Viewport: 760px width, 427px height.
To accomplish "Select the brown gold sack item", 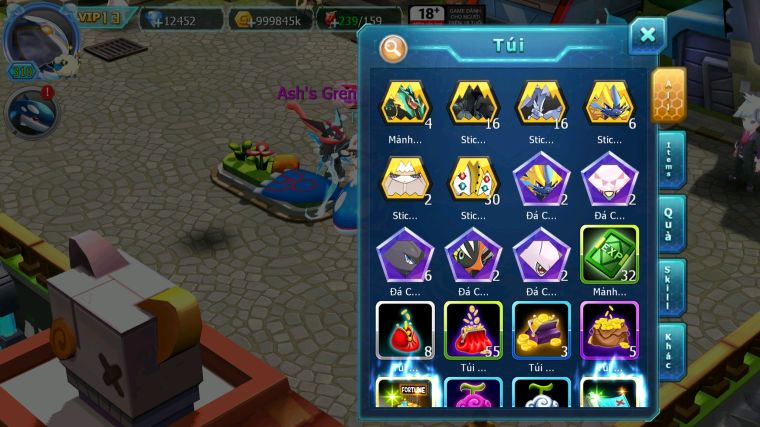I will coord(609,329).
